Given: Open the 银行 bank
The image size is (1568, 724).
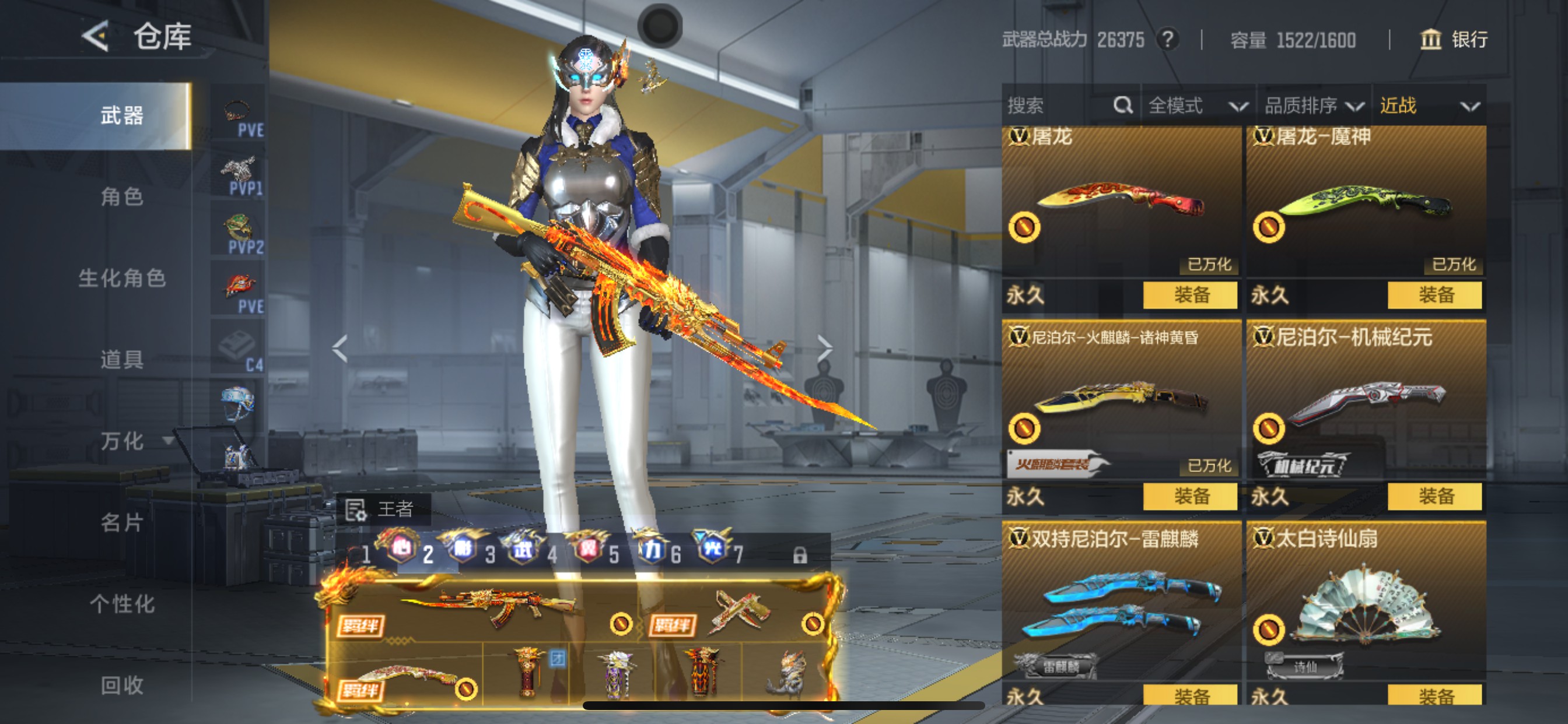Looking at the screenshot, I should [x=1454, y=40].
